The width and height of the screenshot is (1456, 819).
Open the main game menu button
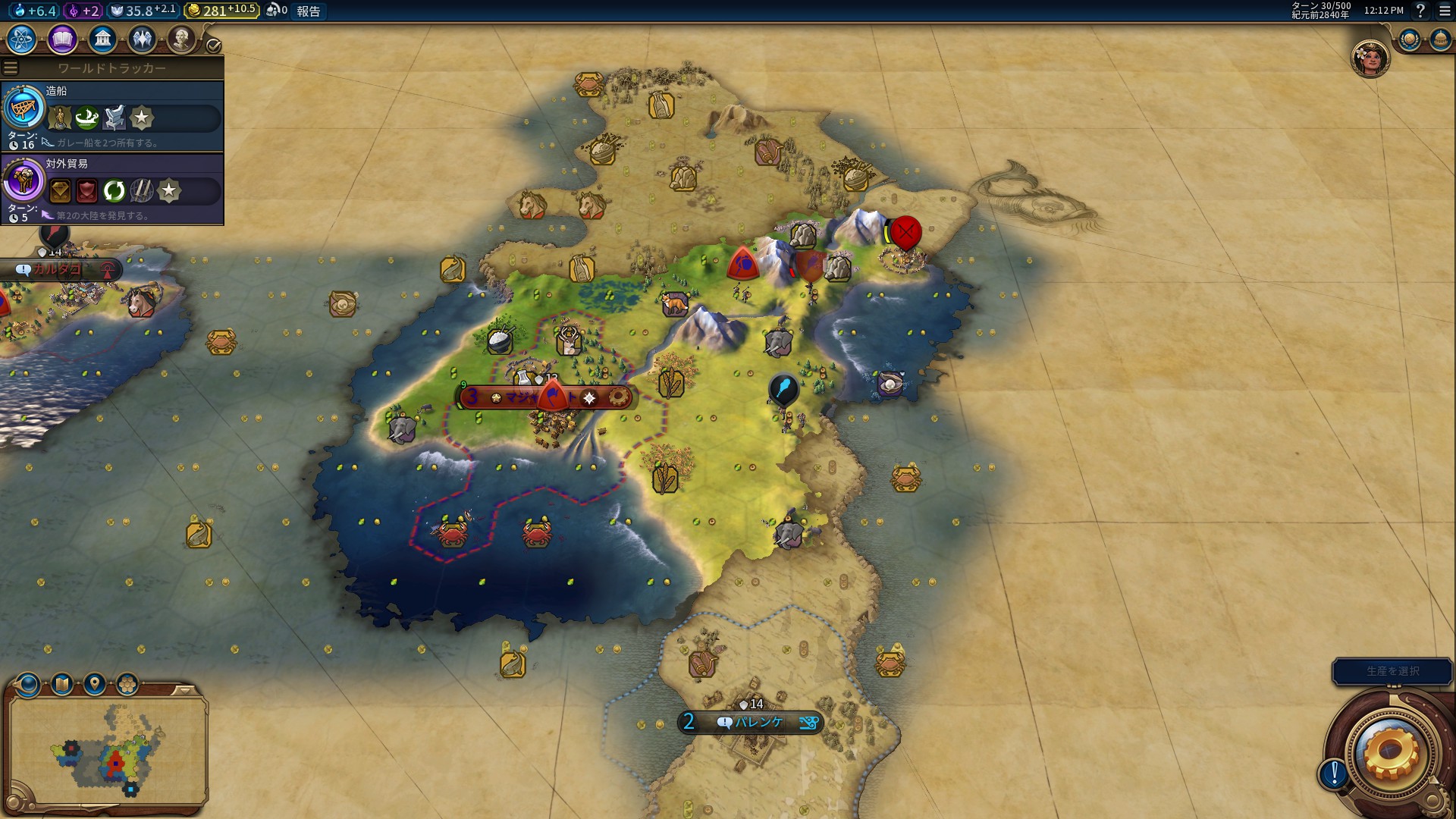(1445, 11)
